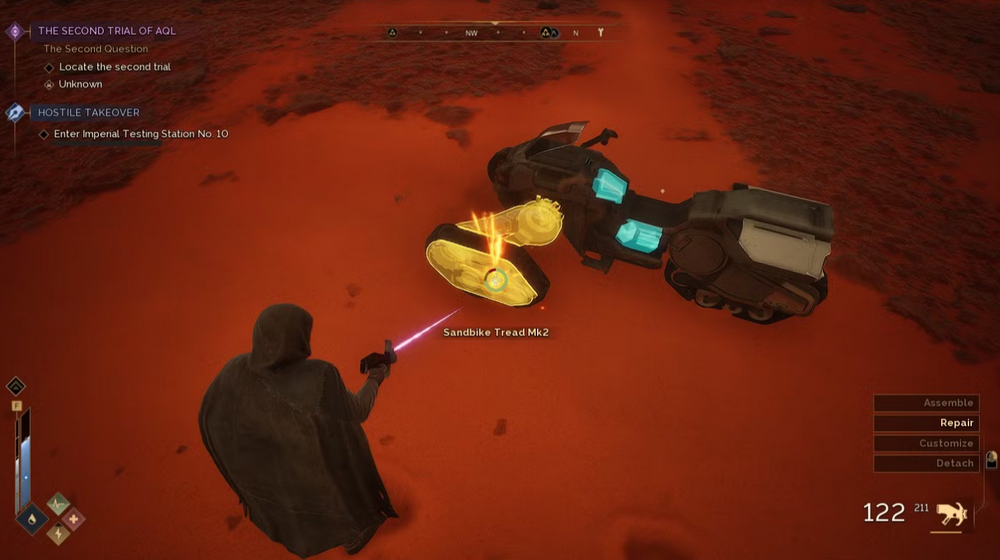
Task: Pick the Detach option
Action: point(923,463)
